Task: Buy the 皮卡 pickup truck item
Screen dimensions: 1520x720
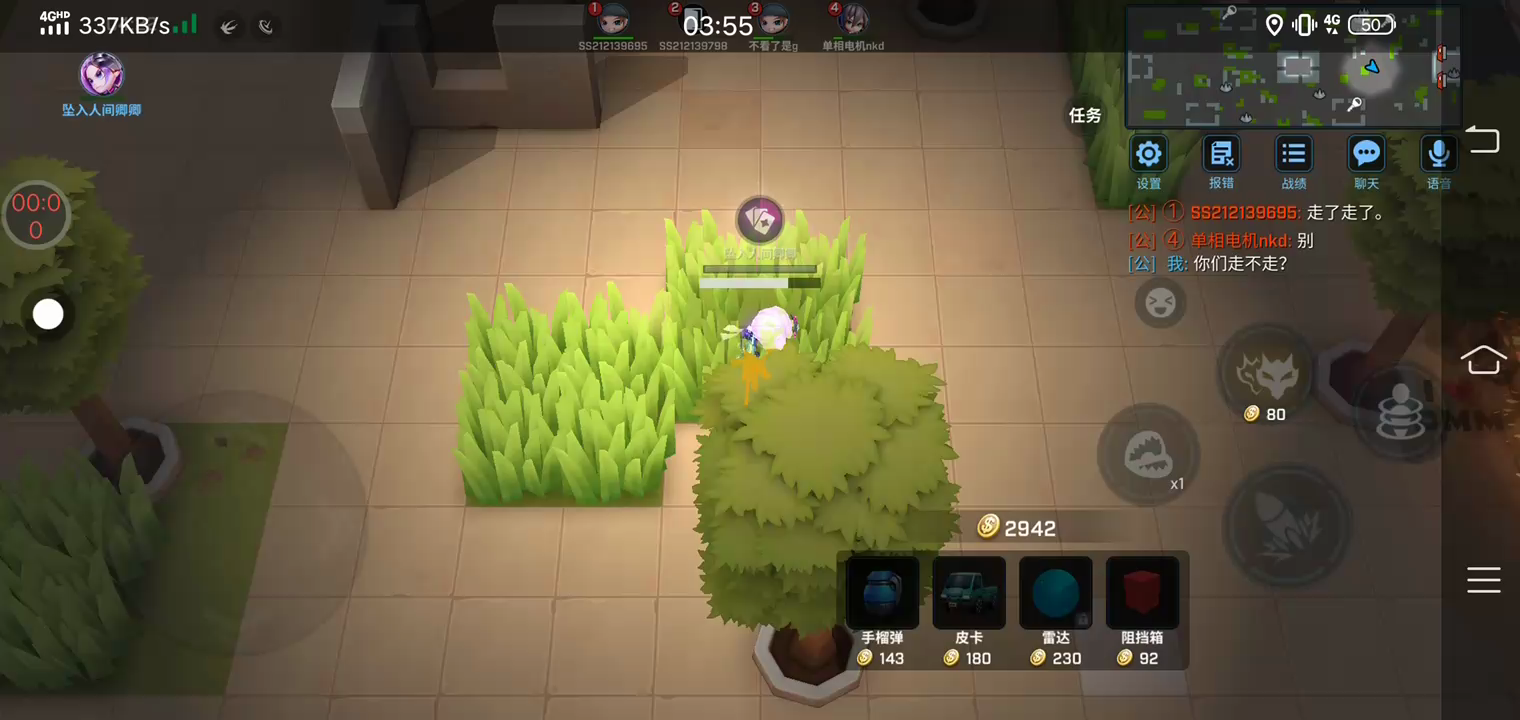Action: [968, 593]
